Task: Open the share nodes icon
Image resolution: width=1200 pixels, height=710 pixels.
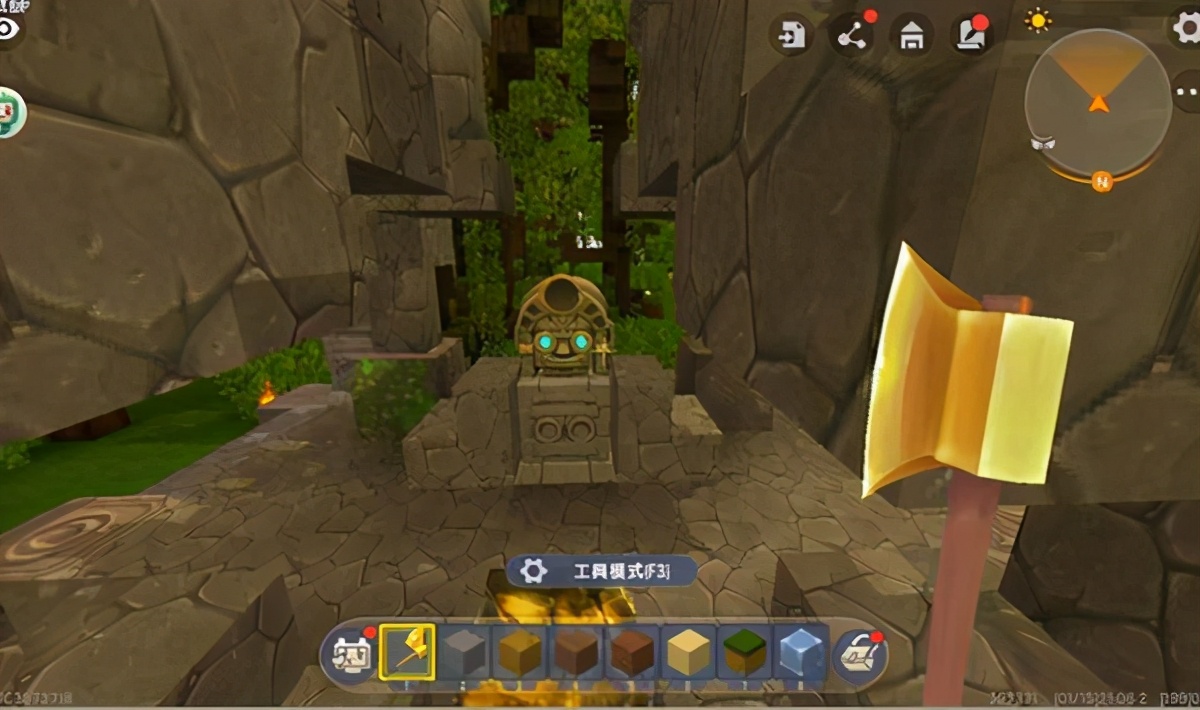Action: (852, 37)
